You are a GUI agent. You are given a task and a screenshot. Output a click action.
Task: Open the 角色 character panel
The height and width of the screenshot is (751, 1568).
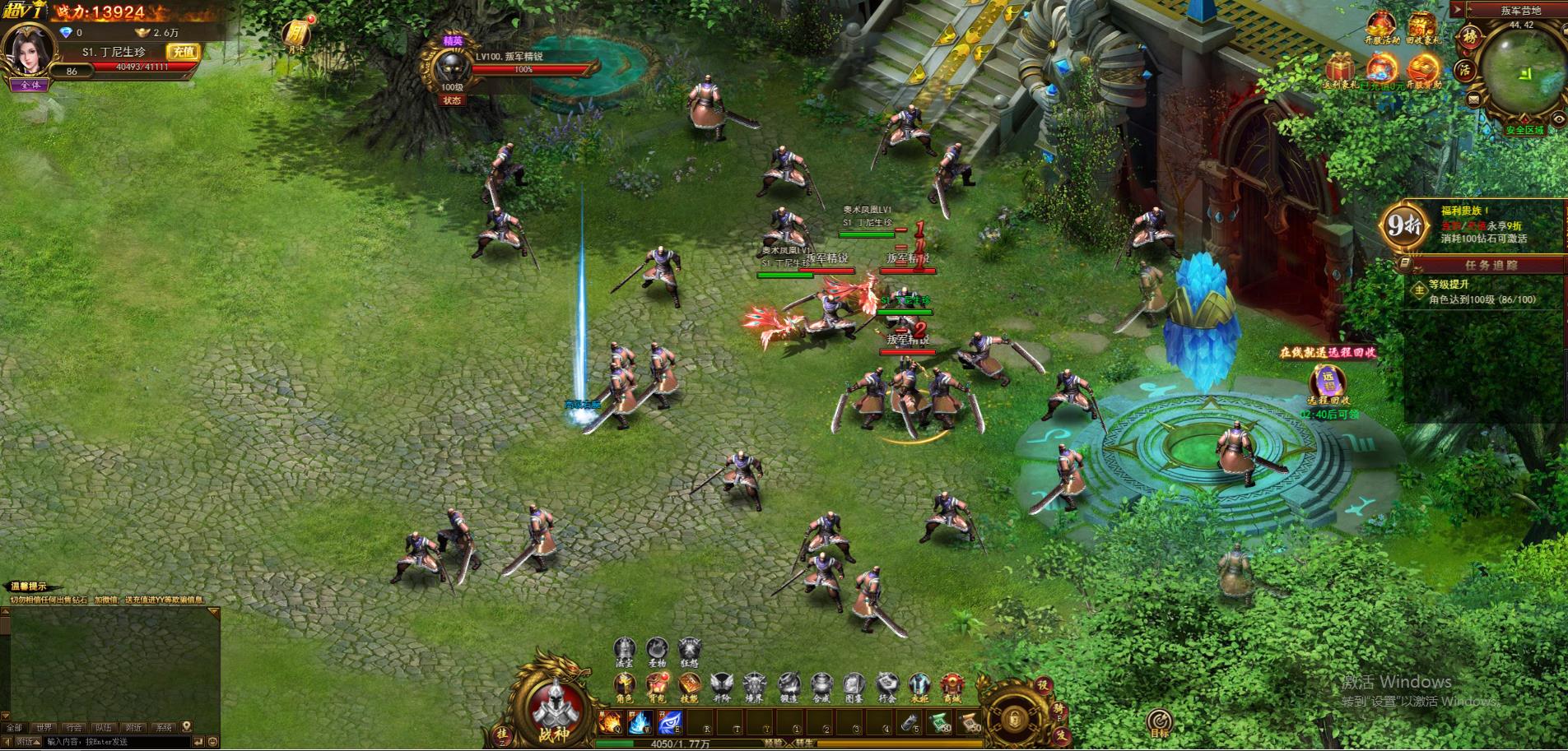(x=625, y=685)
